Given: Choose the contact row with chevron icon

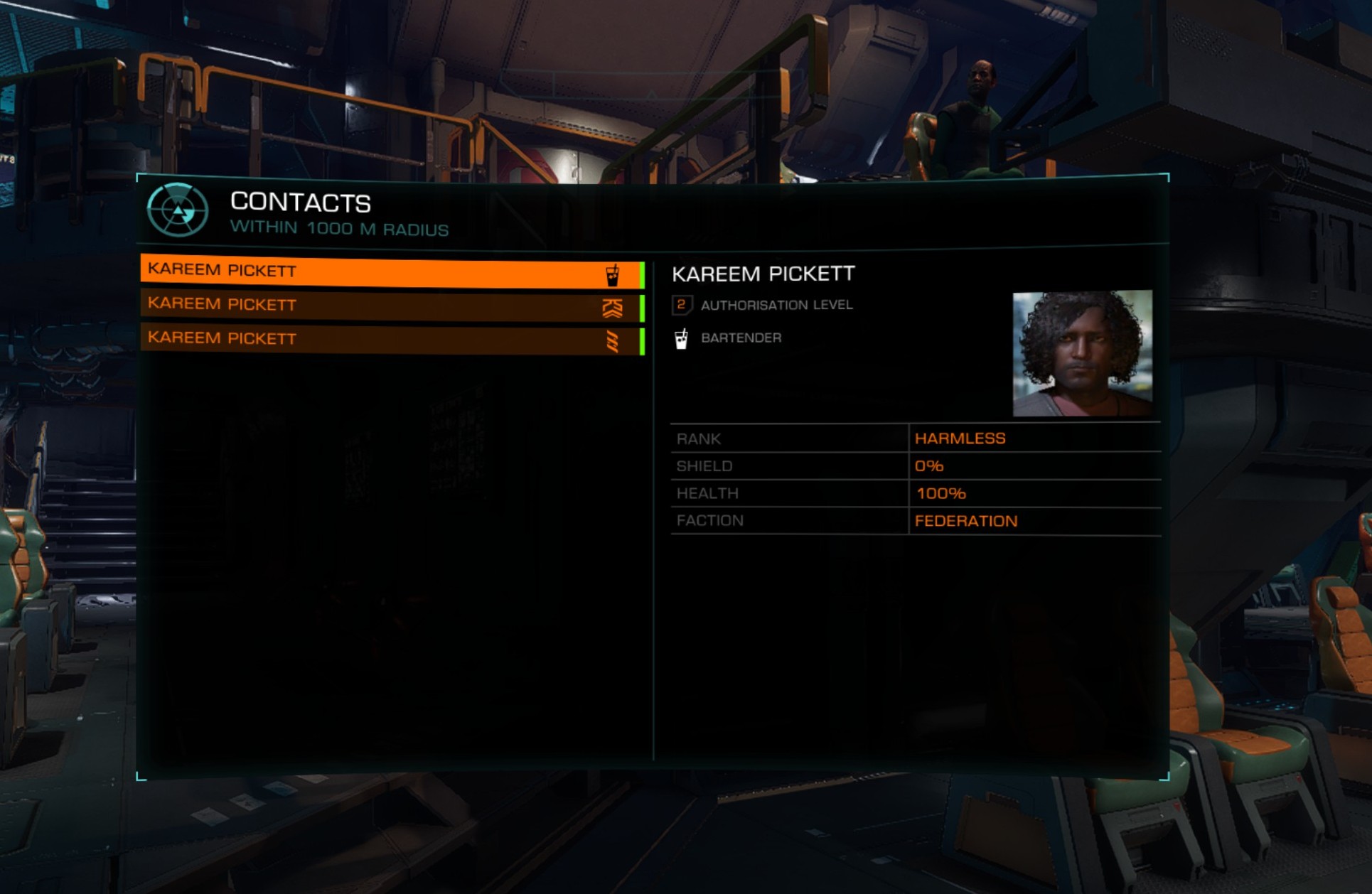Looking at the screenshot, I should [x=391, y=306].
